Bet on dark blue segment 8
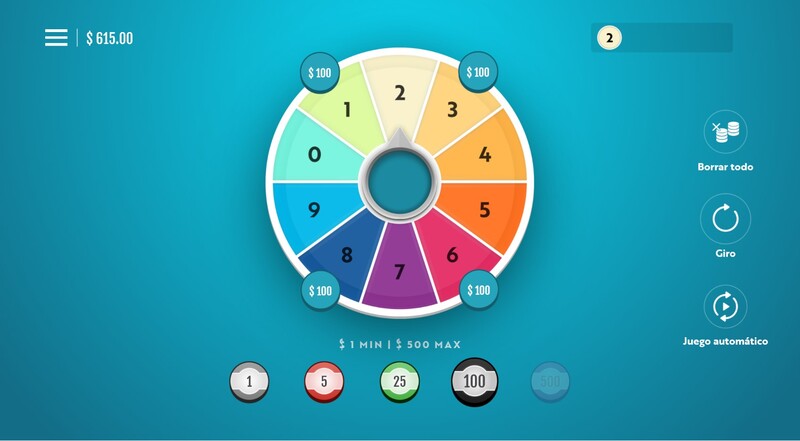800x441 pixels. coord(347,255)
